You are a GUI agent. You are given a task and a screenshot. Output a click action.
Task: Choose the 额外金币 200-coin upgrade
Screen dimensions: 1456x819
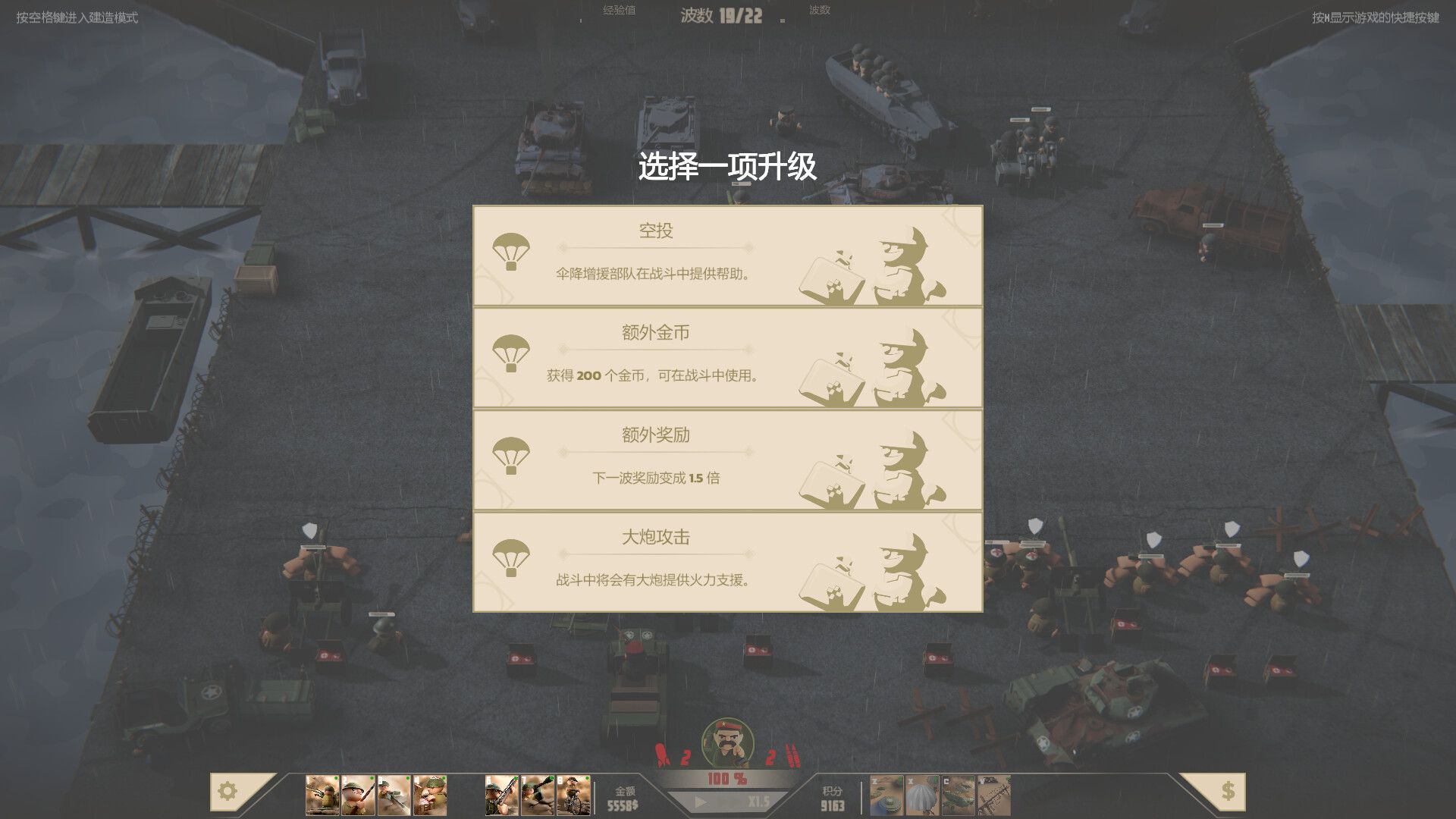tap(726, 358)
